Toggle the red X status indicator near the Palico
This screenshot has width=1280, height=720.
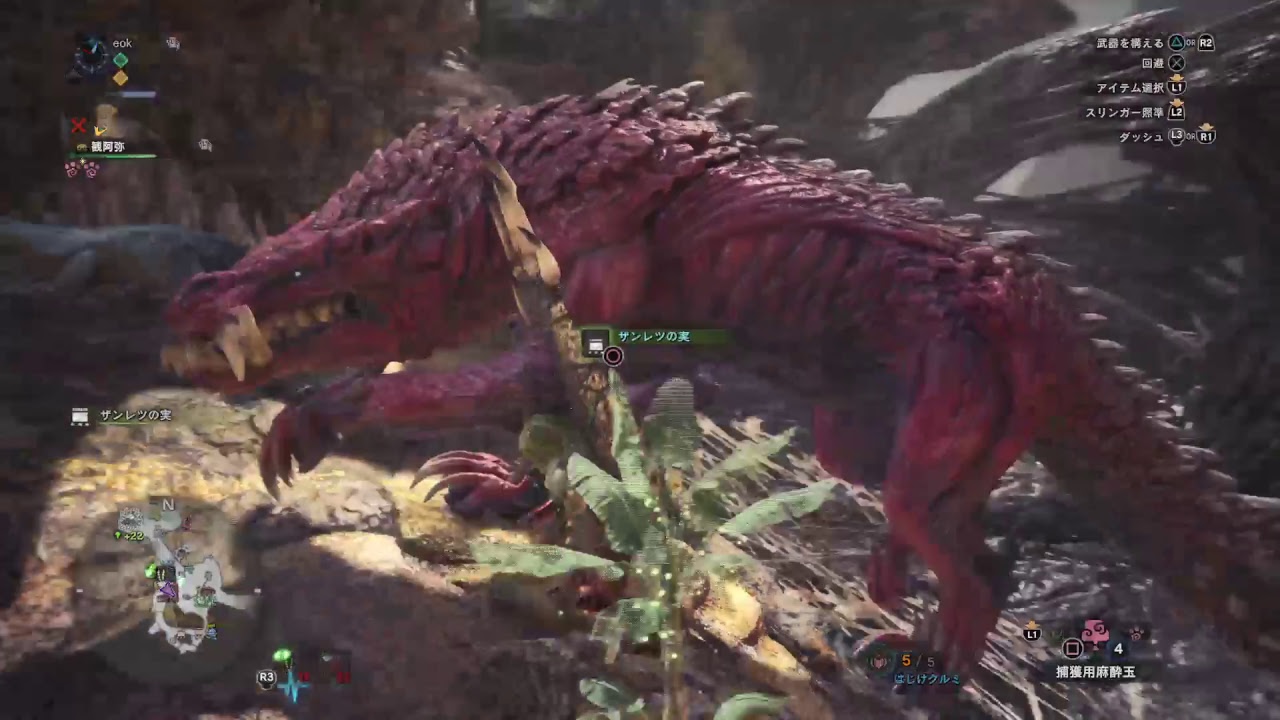77,126
